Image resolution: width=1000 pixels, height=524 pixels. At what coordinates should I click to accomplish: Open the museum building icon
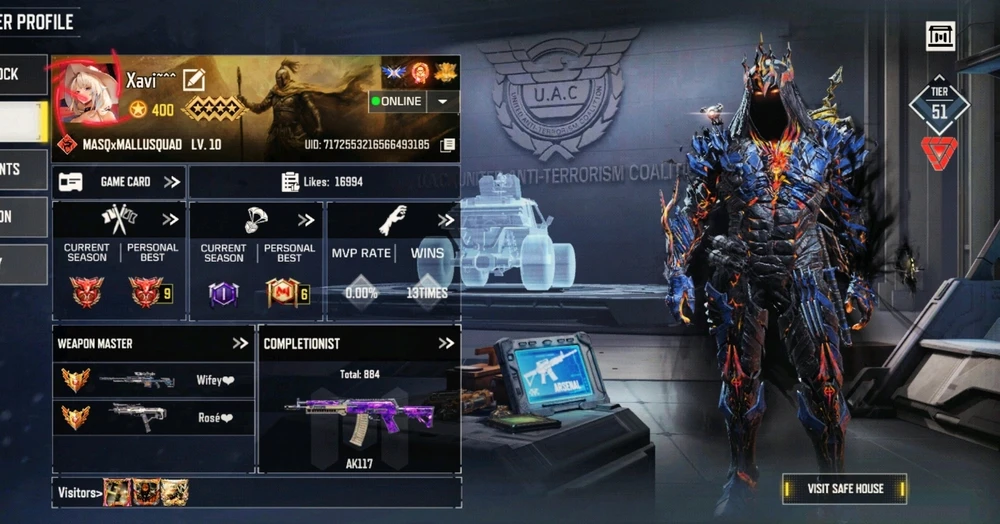[940, 36]
